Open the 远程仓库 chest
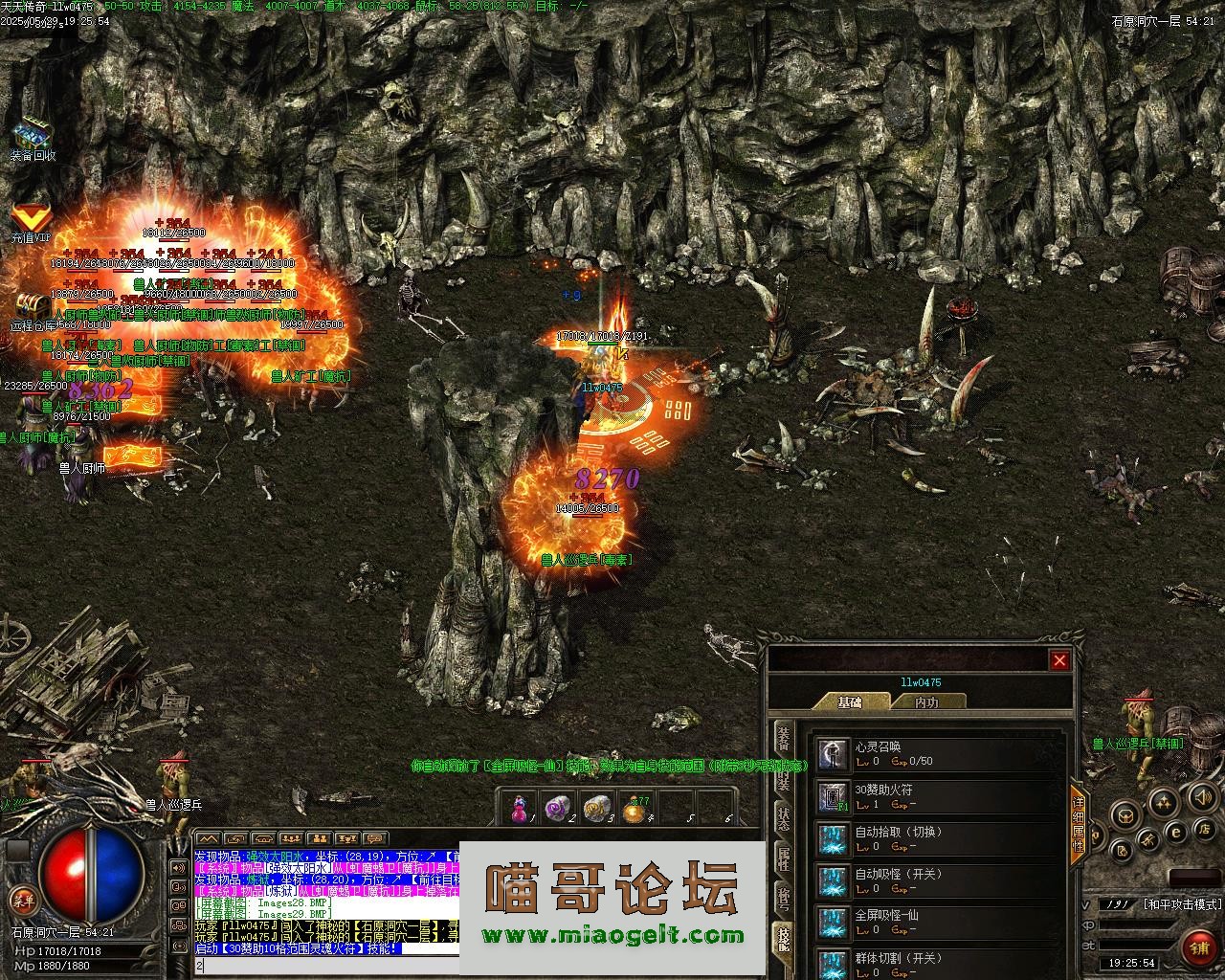1225x980 pixels. (x=32, y=306)
